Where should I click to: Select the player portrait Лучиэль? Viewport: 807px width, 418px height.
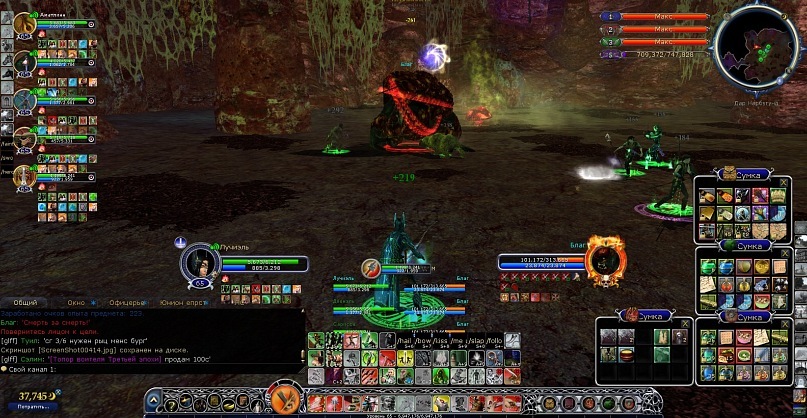197,263
